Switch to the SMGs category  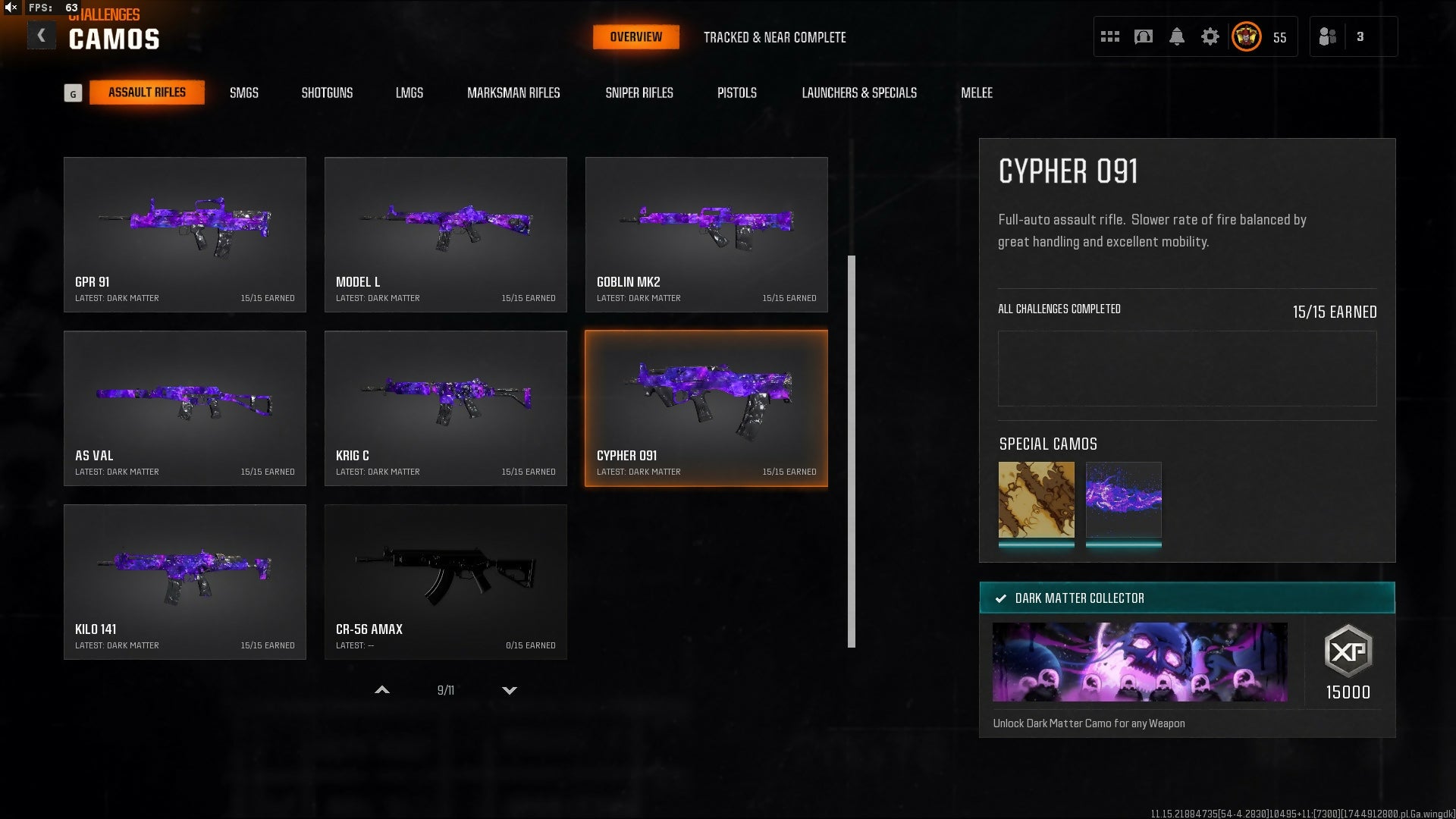coord(243,93)
